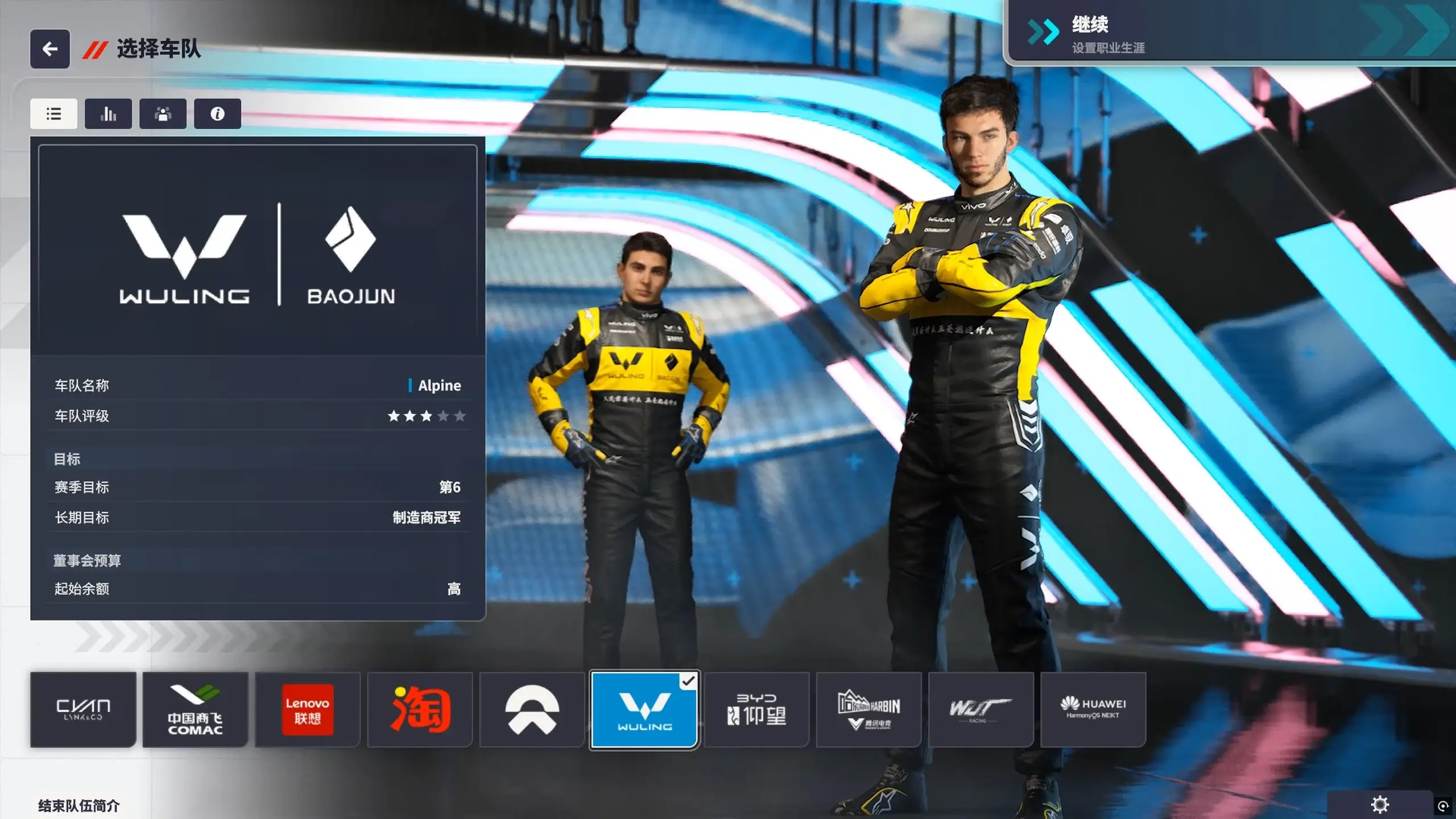This screenshot has width=1456, height=819.
Task: Select the WUT Racing team tile
Action: pos(981,709)
